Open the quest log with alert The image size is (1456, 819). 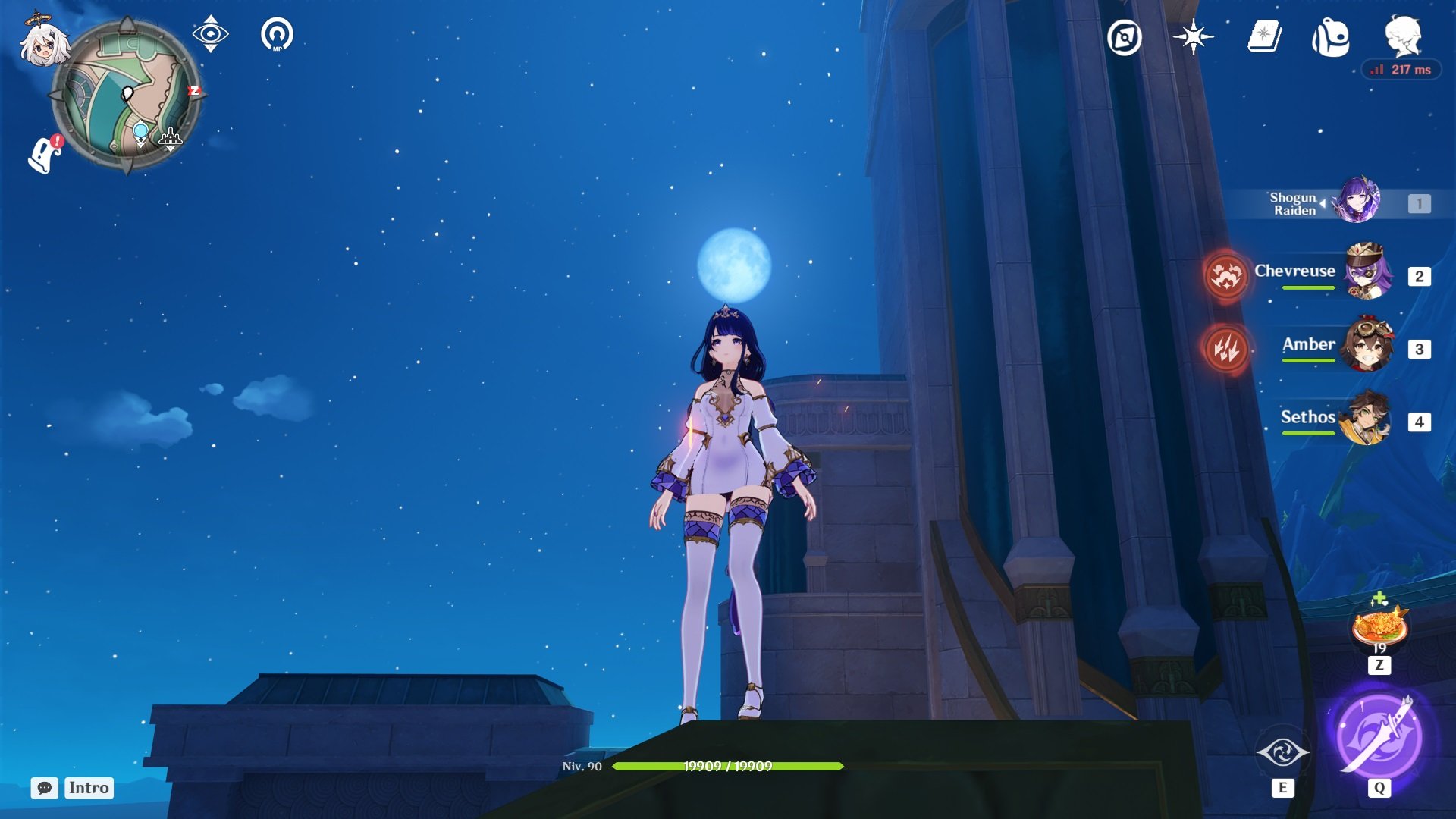(x=45, y=154)
